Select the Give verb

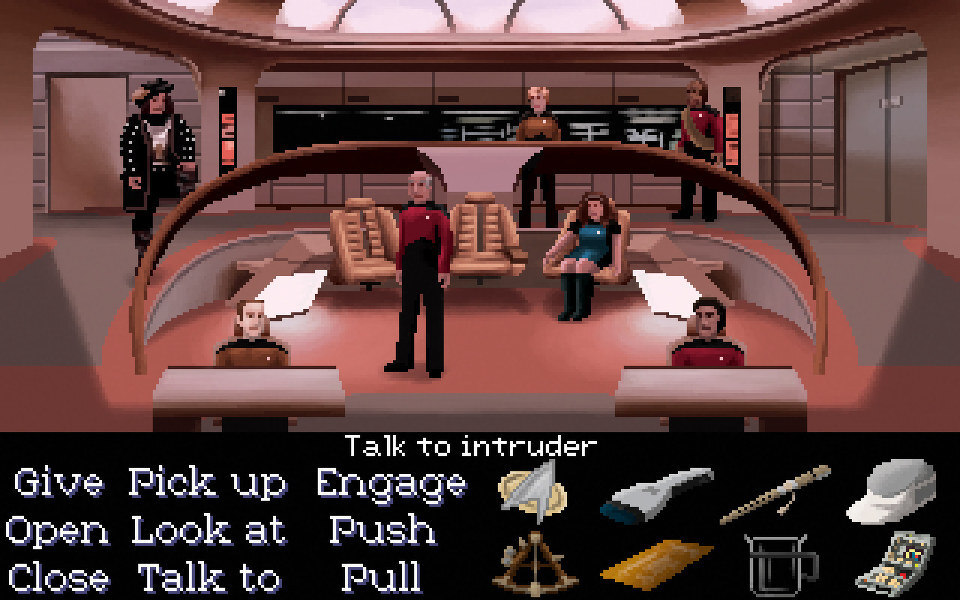59,483
